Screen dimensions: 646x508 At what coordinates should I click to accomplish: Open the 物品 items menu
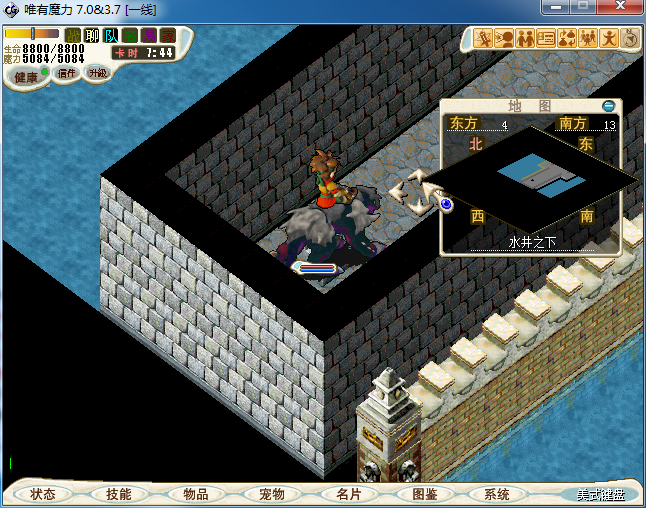tap(195, 494)
